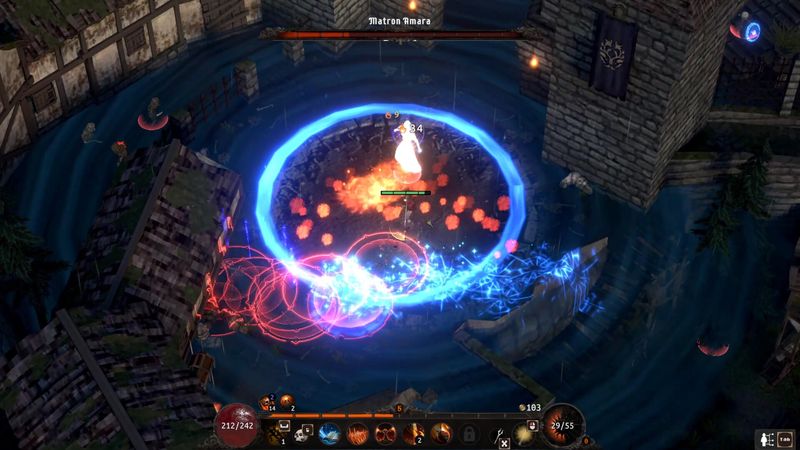Image resolution: width=800 pixels, height=450 pixels.
Task: Activate the orange fire swirl skill
Action: tap(440, 433)
